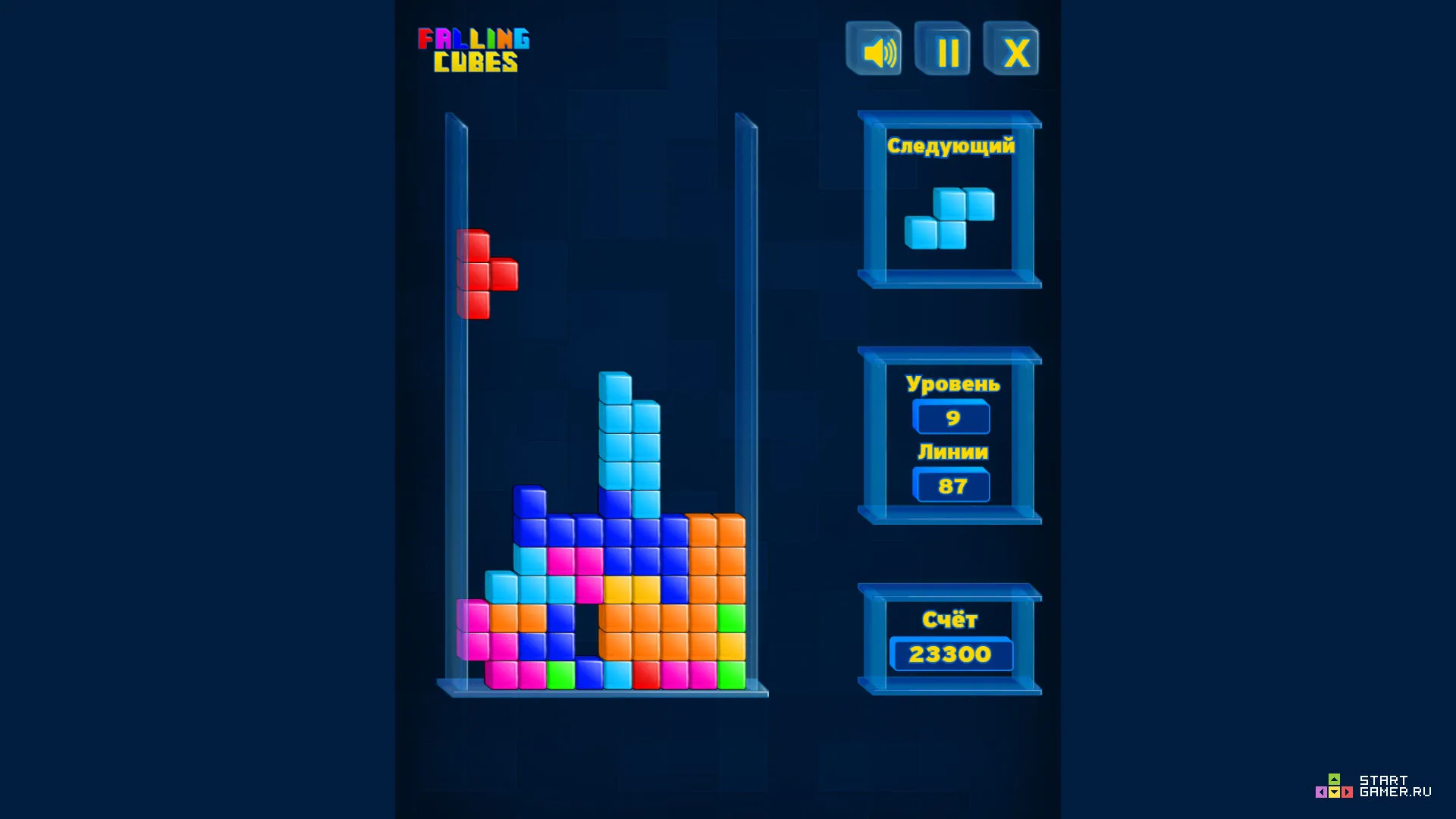Click the level value showing 9
Screen dimensions: 1456x819
952,418
